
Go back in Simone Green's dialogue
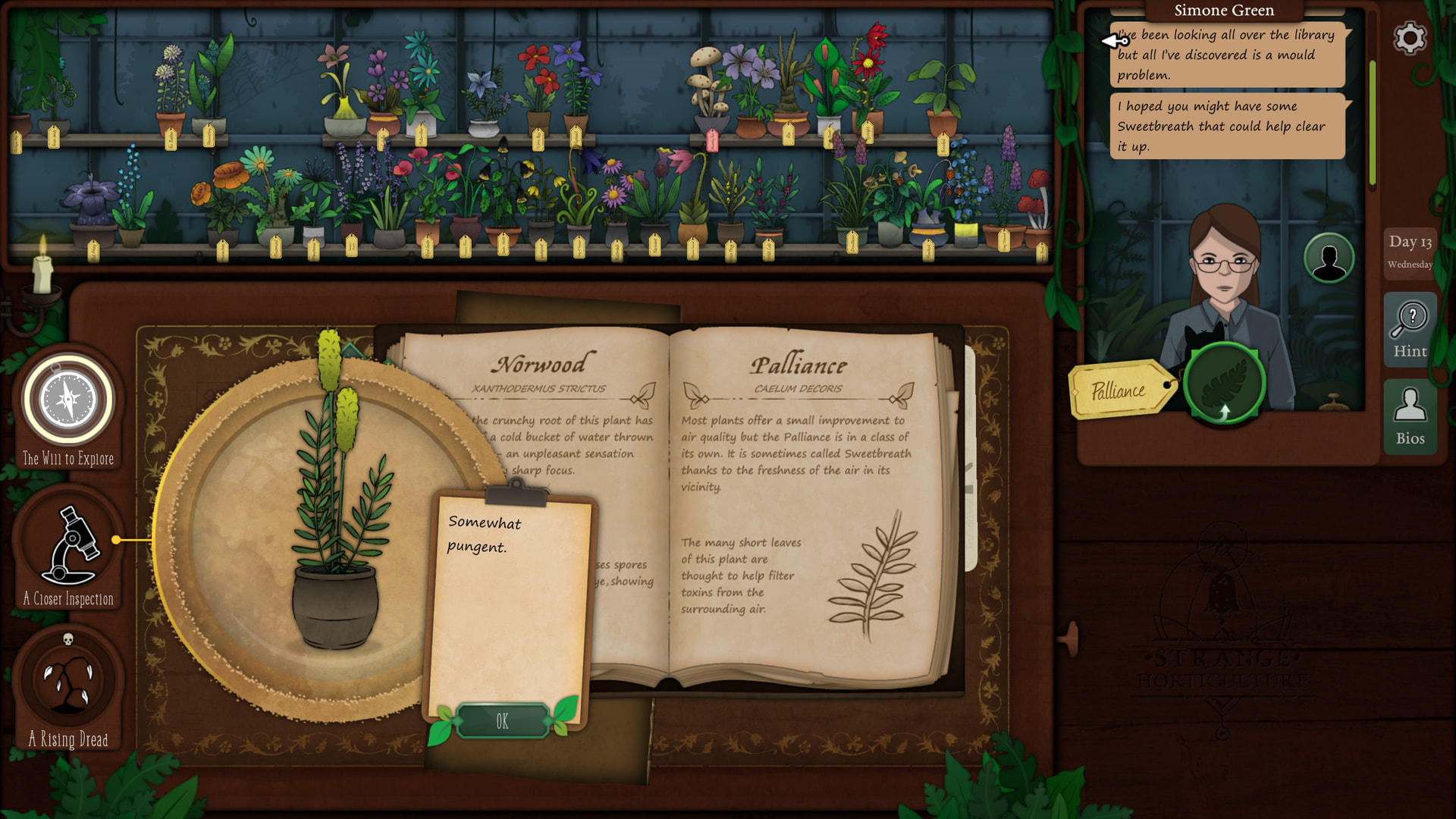click(1115, 40)
